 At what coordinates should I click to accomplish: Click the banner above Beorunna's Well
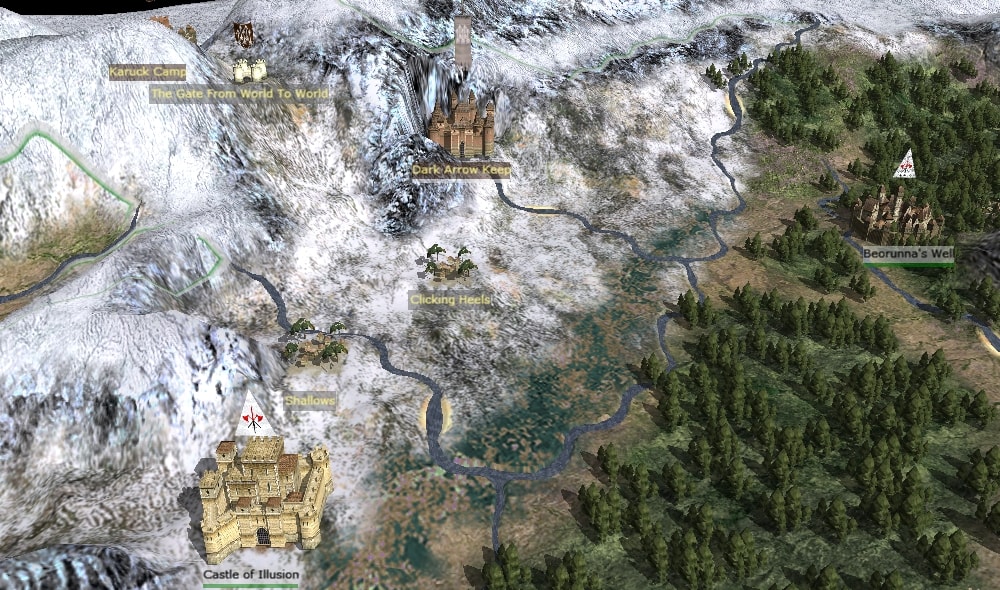(x=905, y=165)
